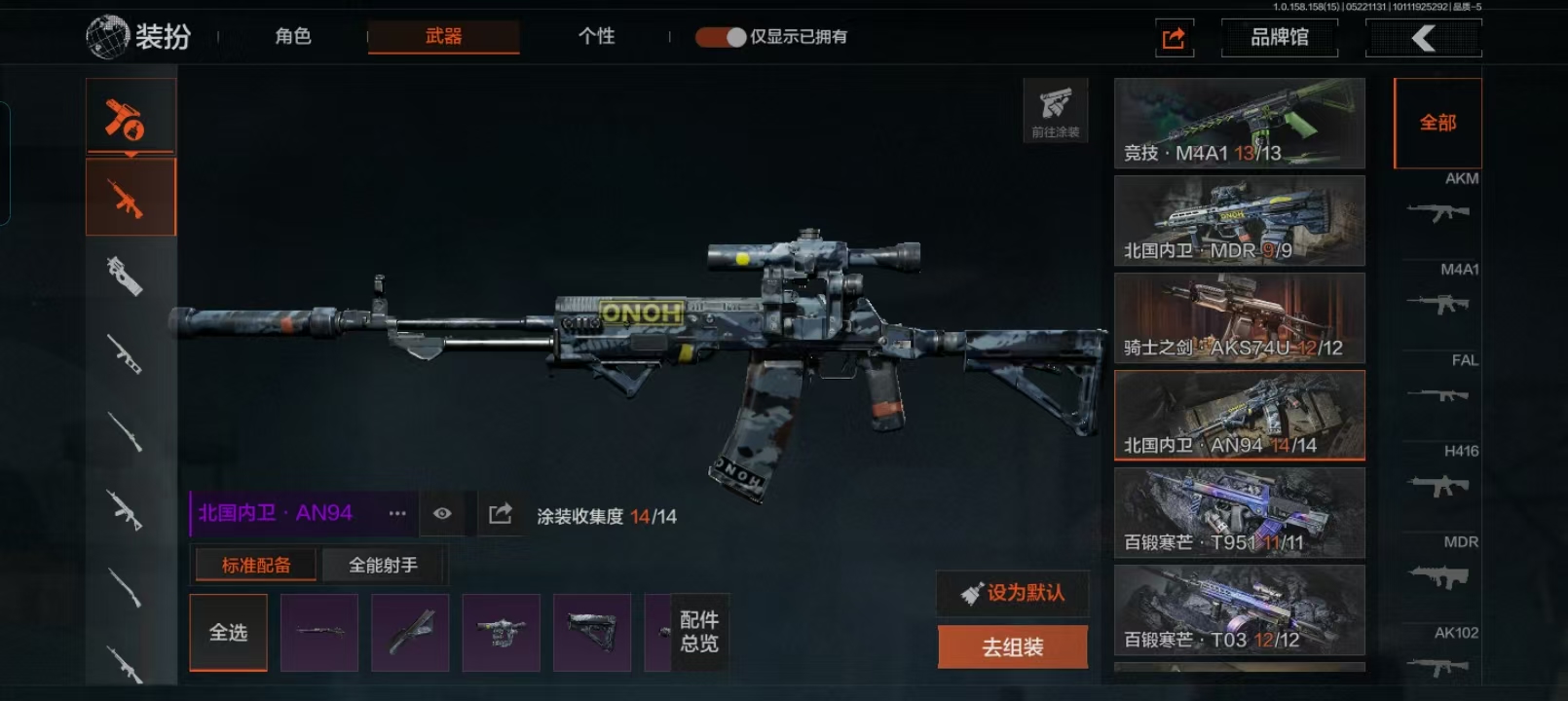
Task: Choose the 百锻寒芒 T03 skin
Action: [x=1239, y=609]
